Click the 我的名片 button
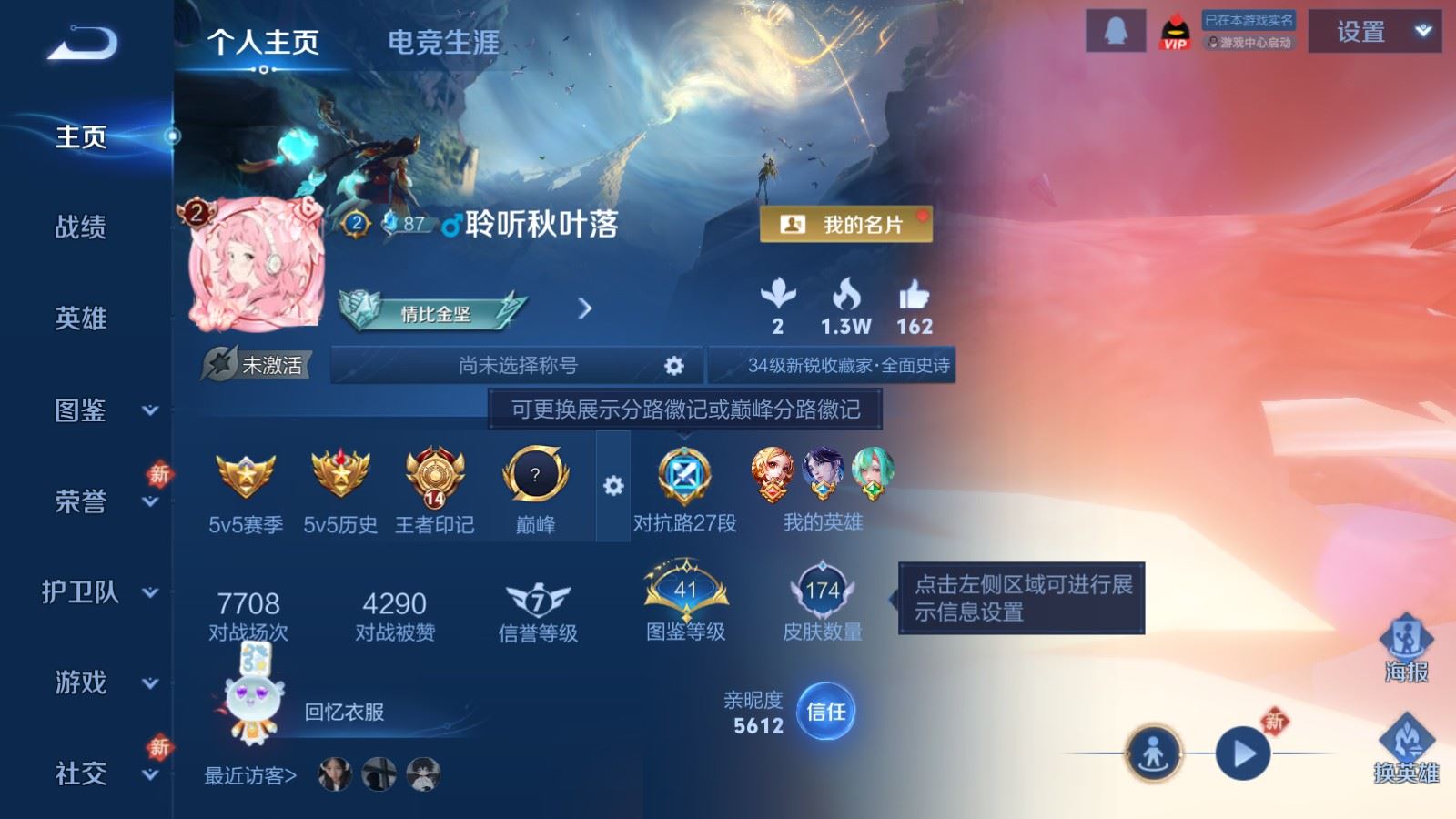This screenshot has width=1456, height=819. click(846, 224)
